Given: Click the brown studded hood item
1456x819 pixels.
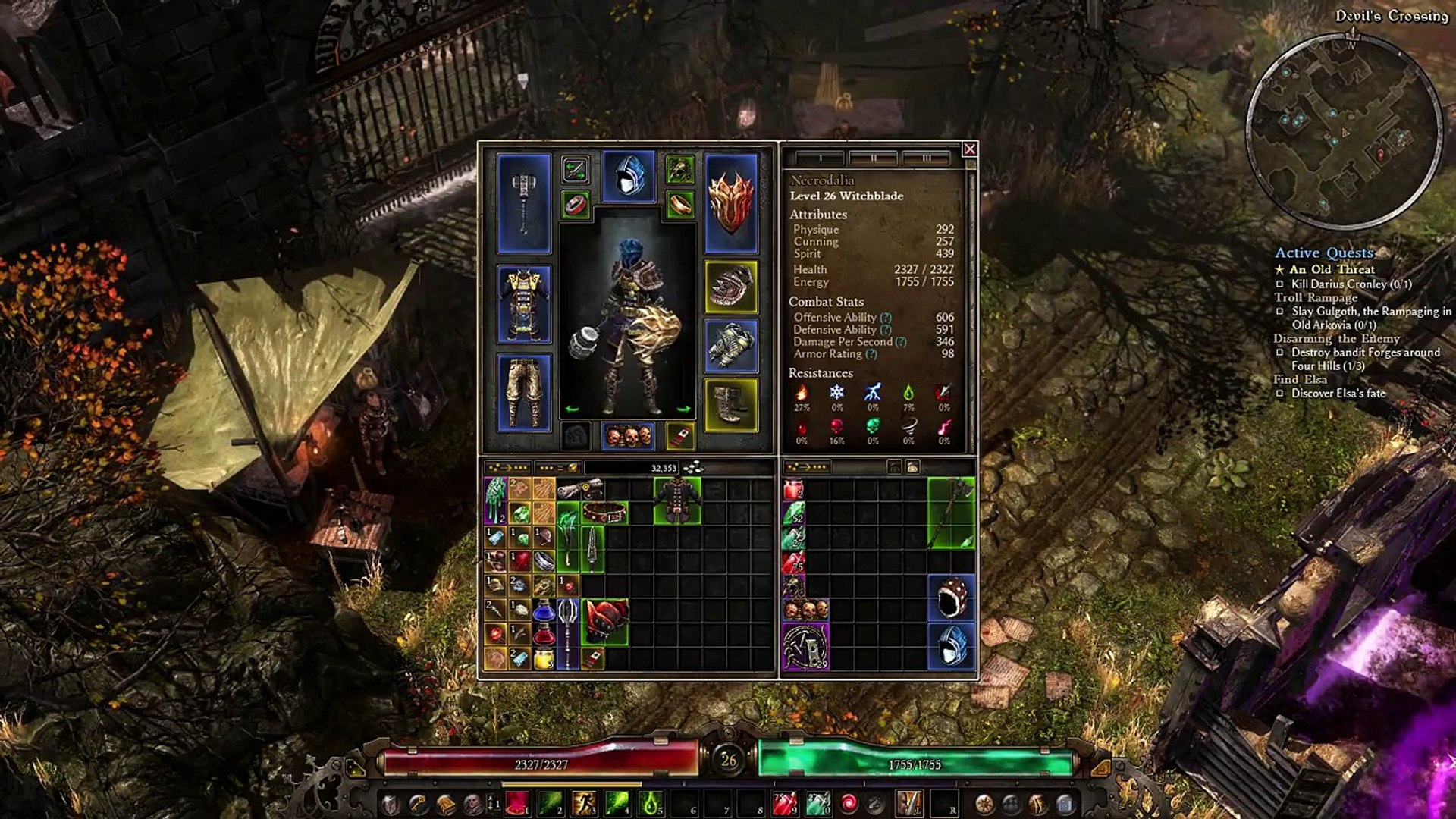Looking at the screenshot, I should pyautogui.click(x=952, y=598).
